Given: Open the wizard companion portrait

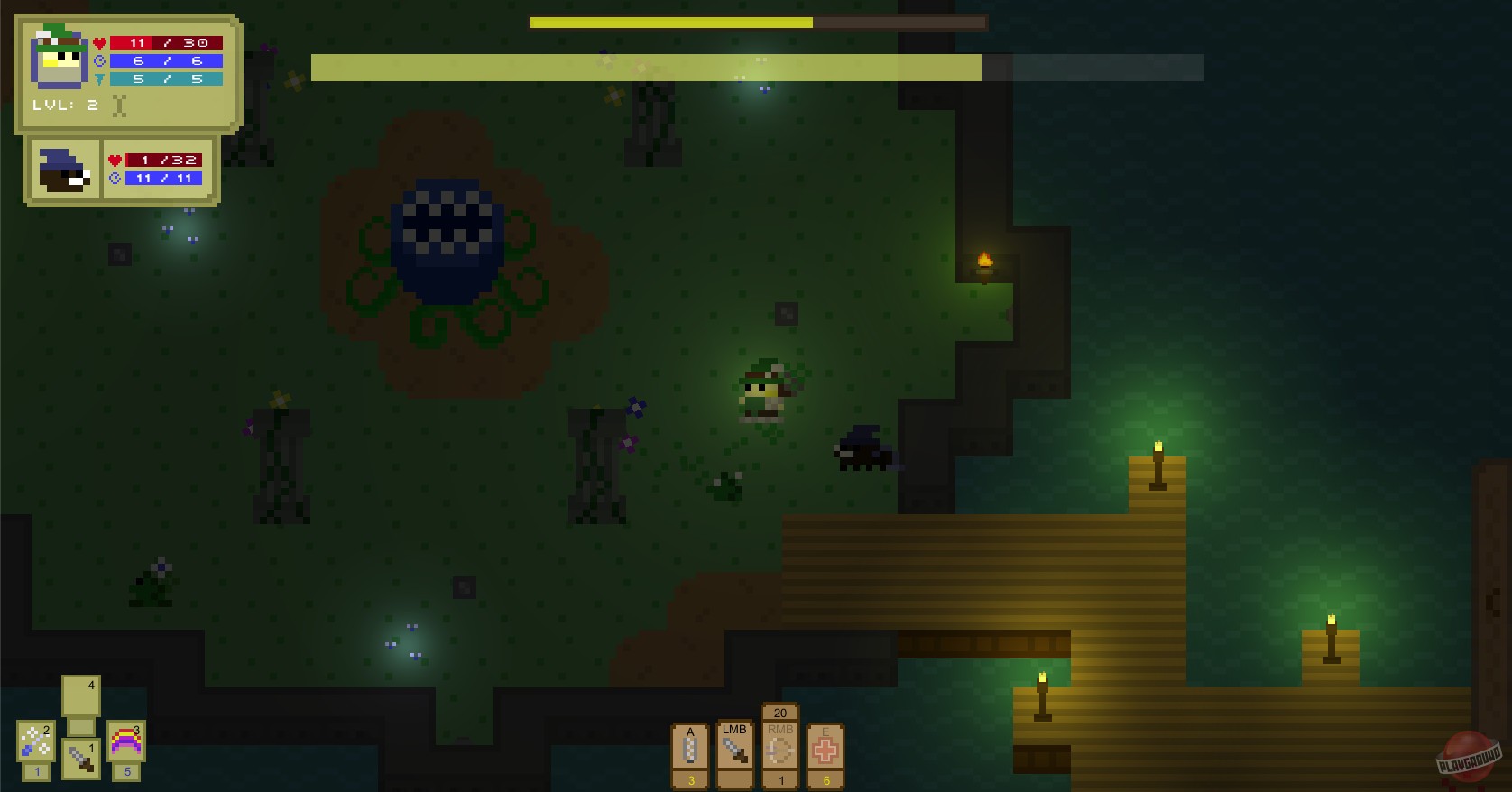Looking at the screenshot, I should tap(63, 171).
